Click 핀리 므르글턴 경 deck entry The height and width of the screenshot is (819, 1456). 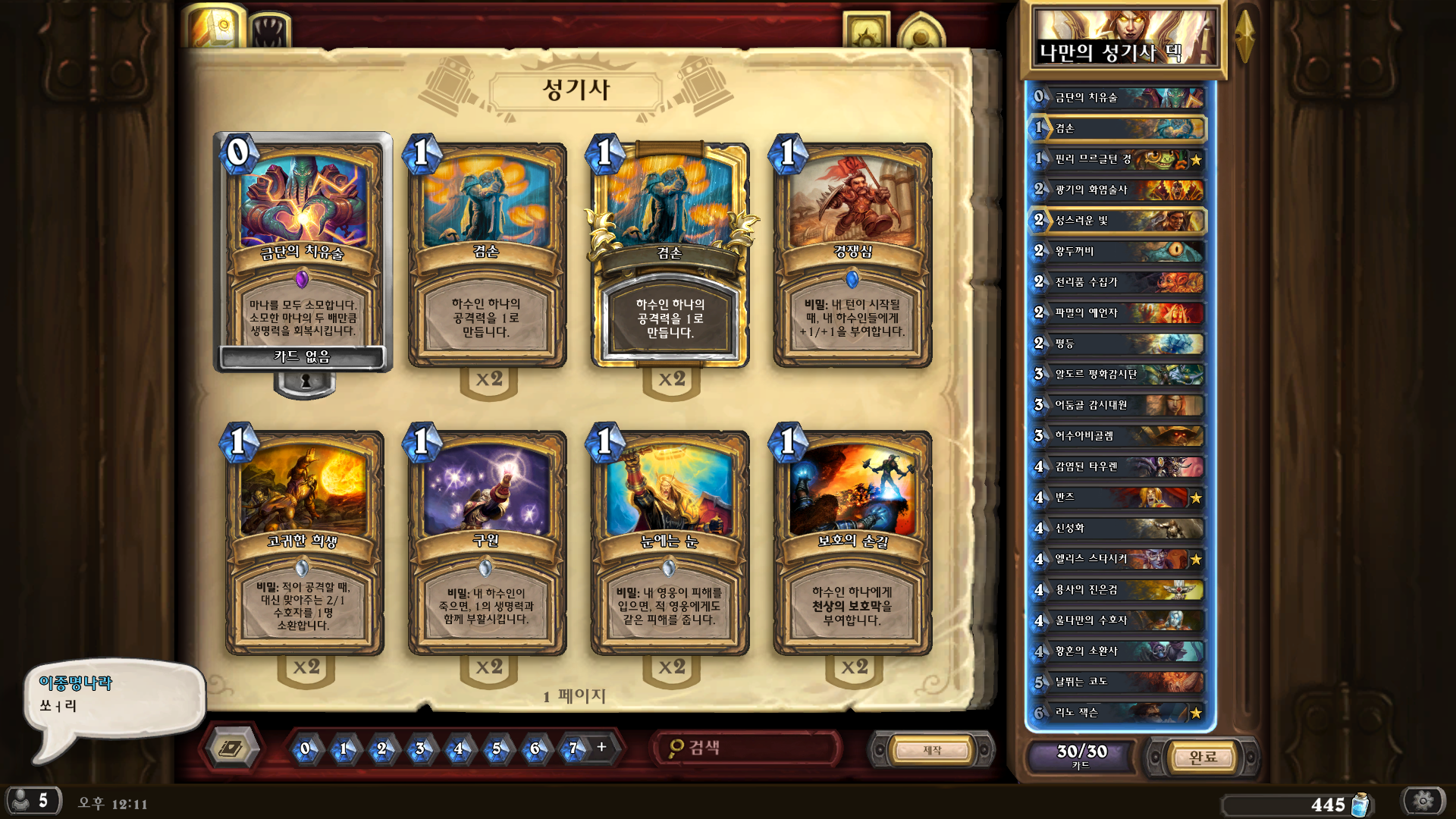pos(1119,159)
